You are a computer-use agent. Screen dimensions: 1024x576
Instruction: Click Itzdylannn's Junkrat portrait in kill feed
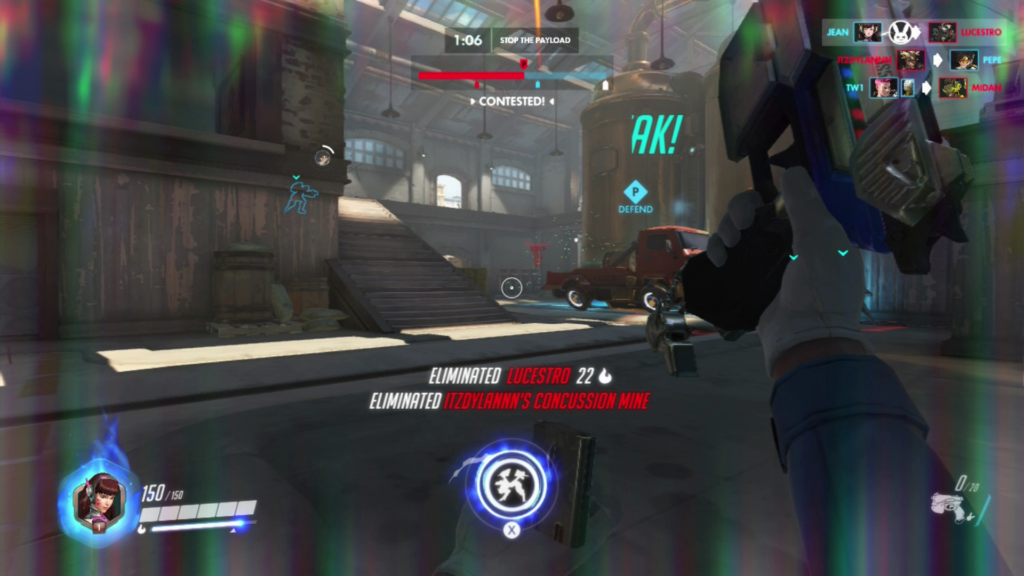[x=909, y=60]
